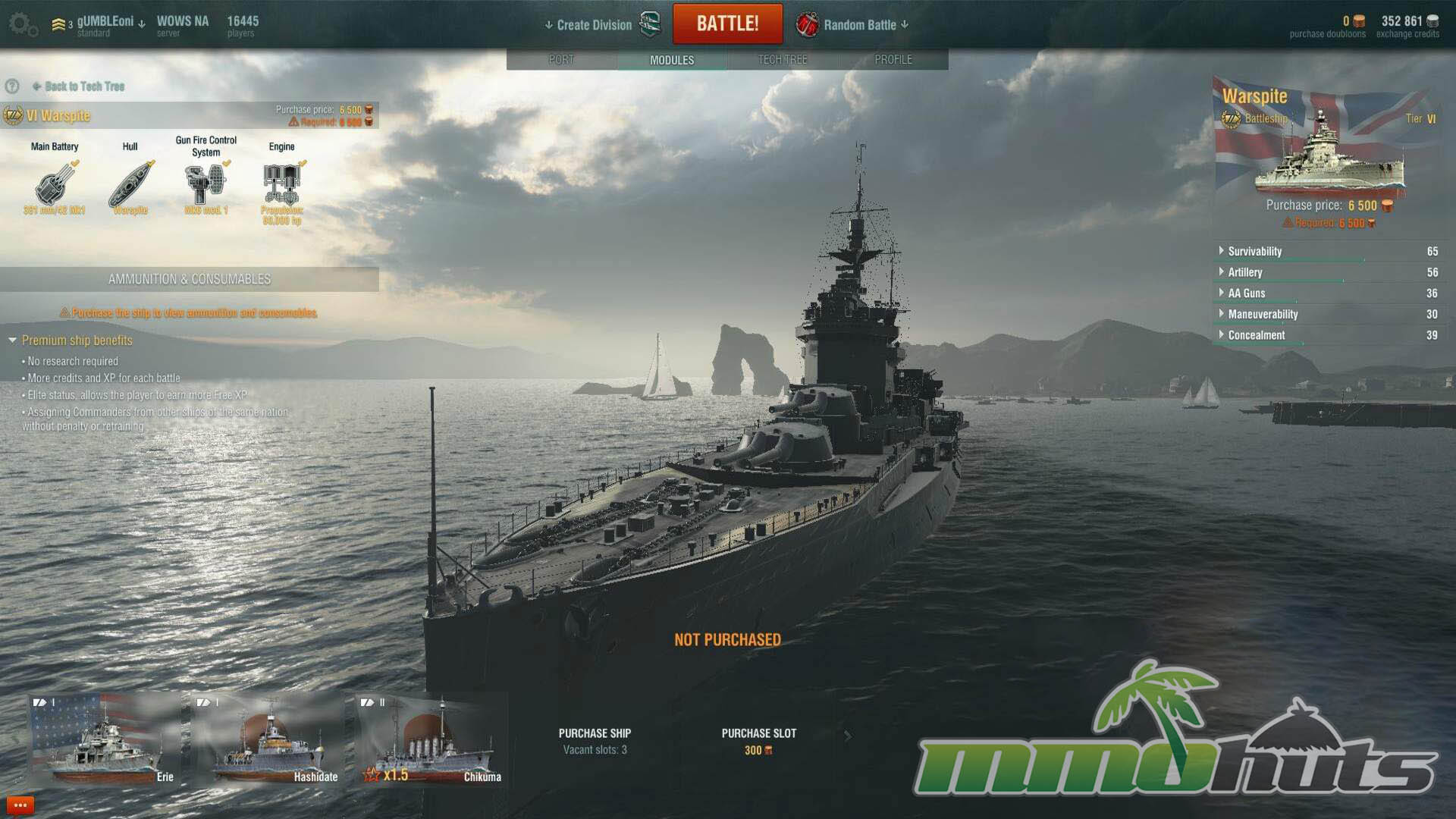The image size is (1456, 819).
Task: Select the Modules tab
Action: click(x=672, y=60)
